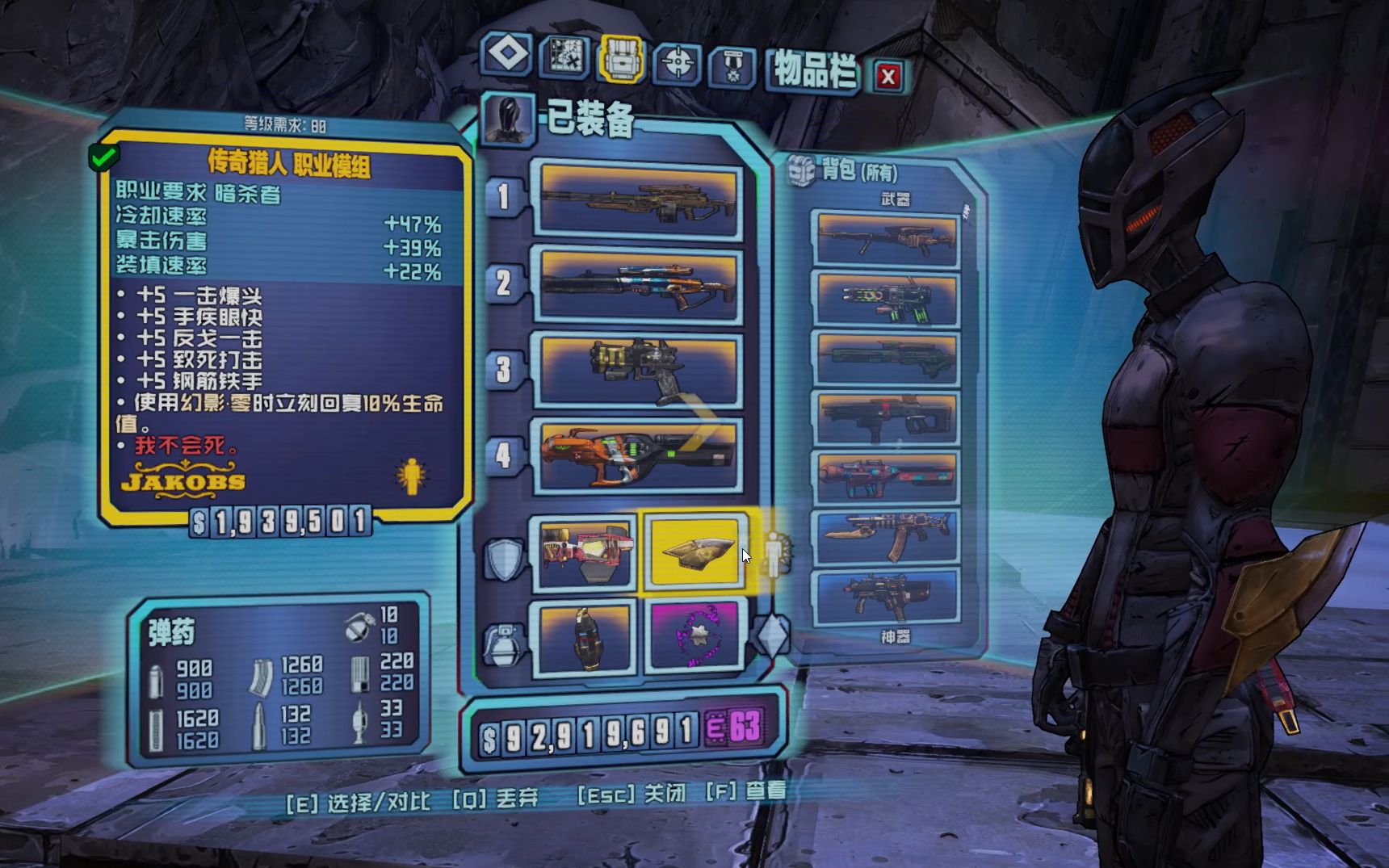Select the orange launcher in slot 4
This screenshot has width=1389, height=868.
point(639,455)
